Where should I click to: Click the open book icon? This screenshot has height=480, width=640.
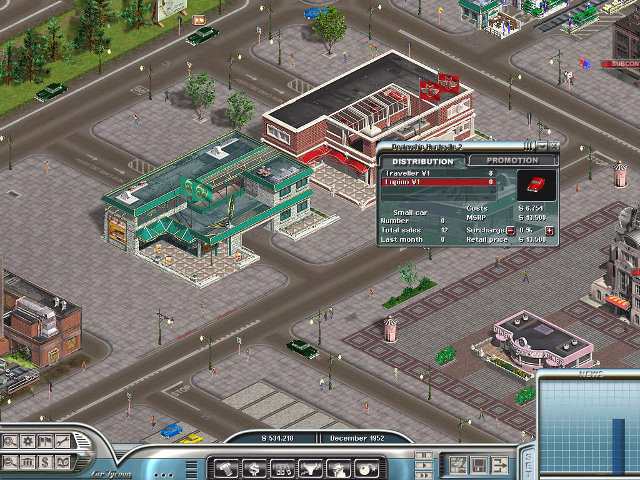(61, 460)
